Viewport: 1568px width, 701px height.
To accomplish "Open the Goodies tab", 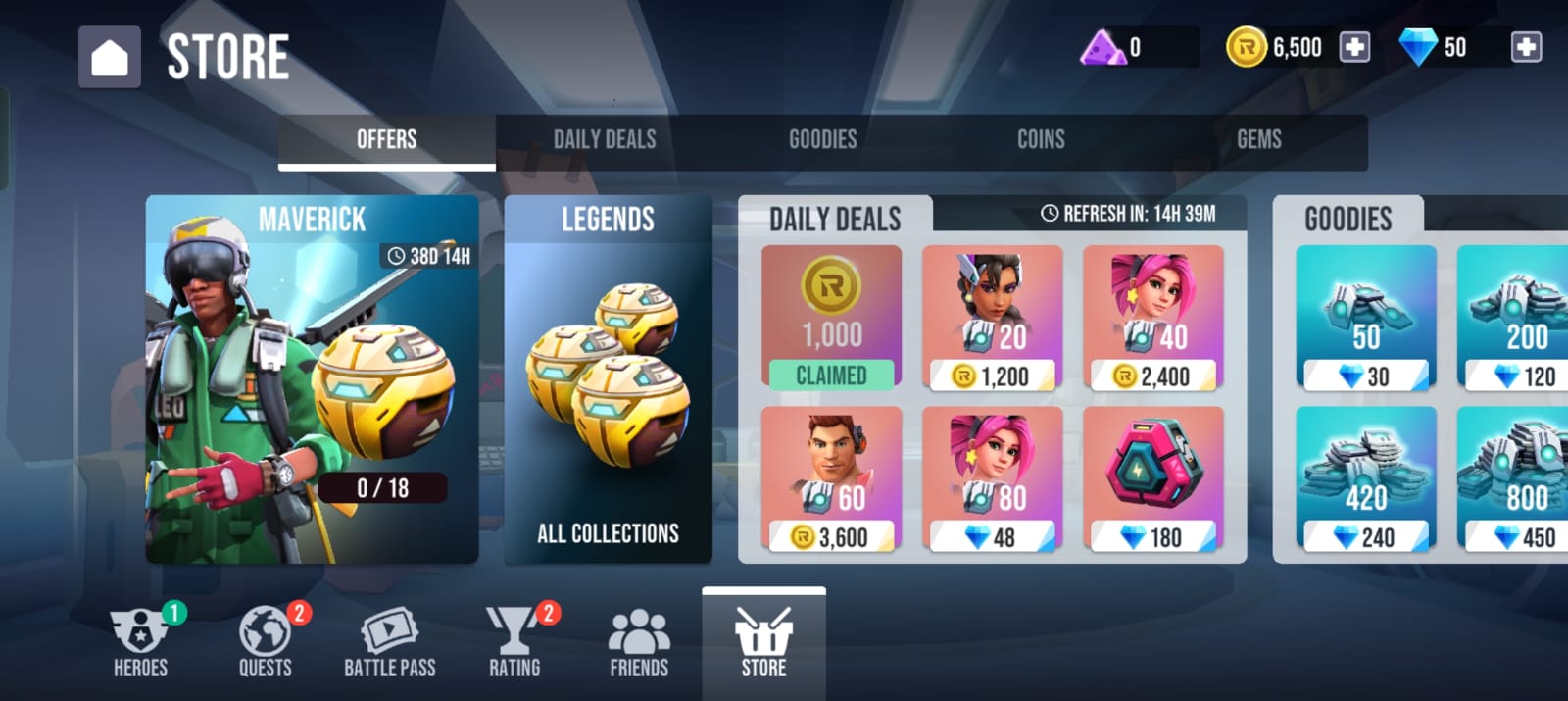I will pos(822,140).
